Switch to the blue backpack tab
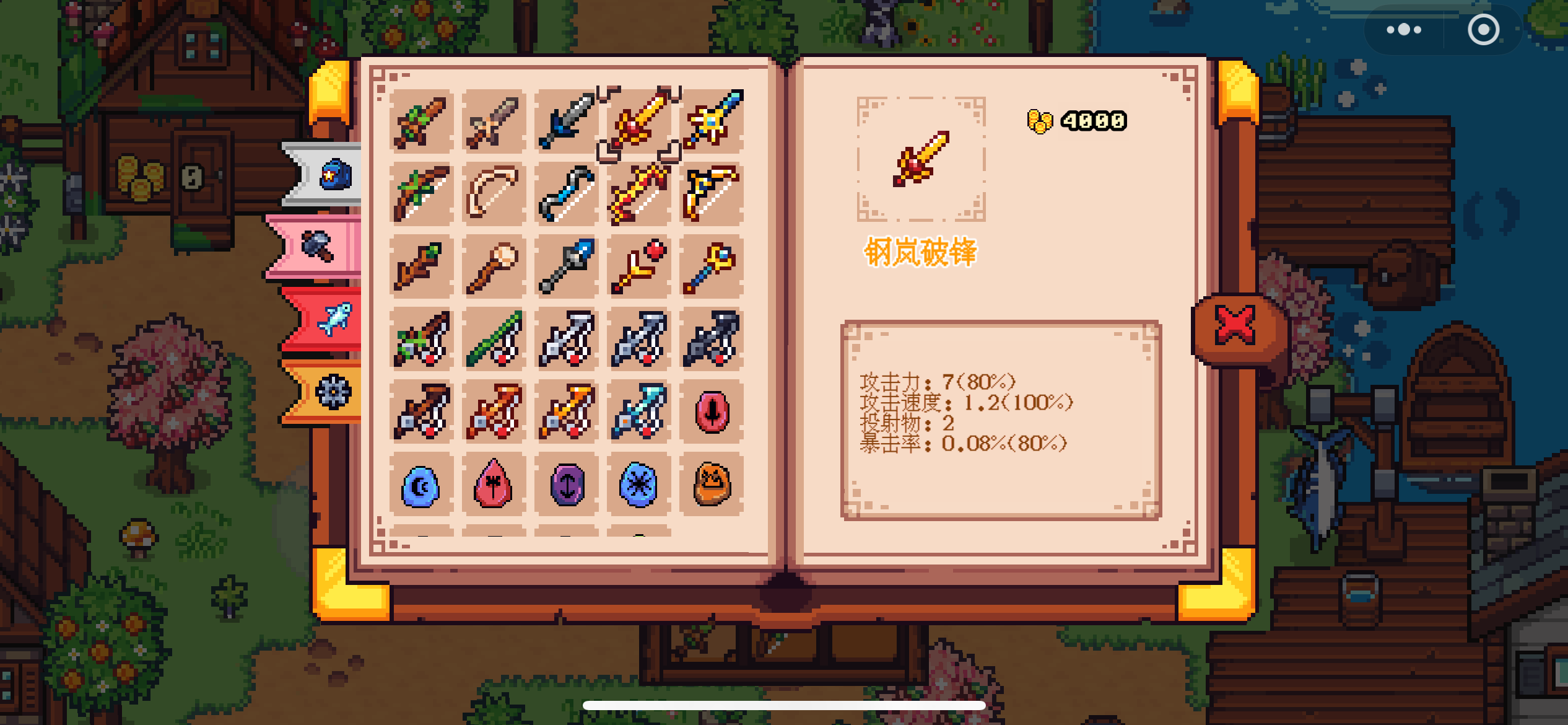 point(335,175)
